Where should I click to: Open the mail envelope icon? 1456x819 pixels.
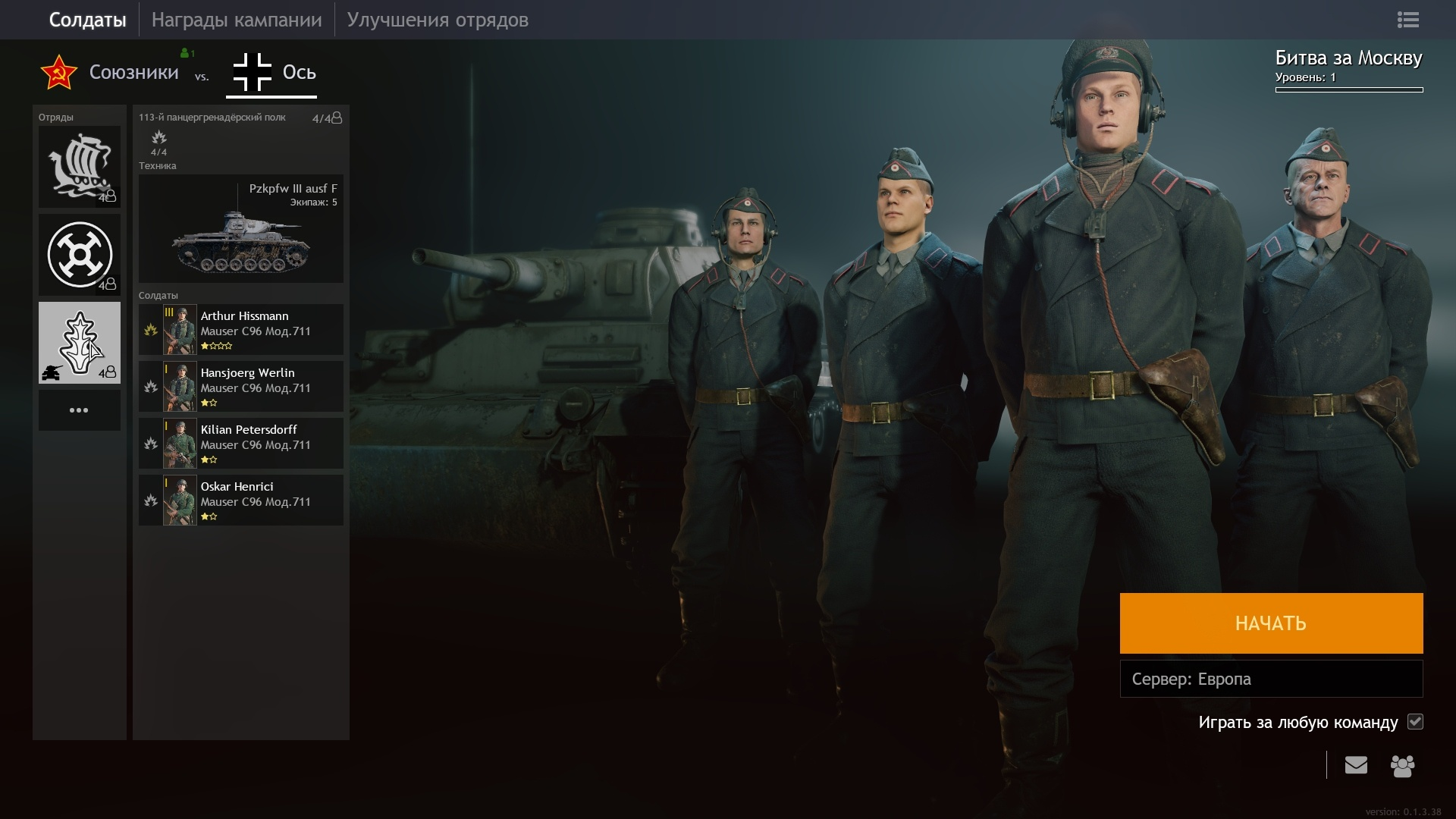tap(1356, 765)
